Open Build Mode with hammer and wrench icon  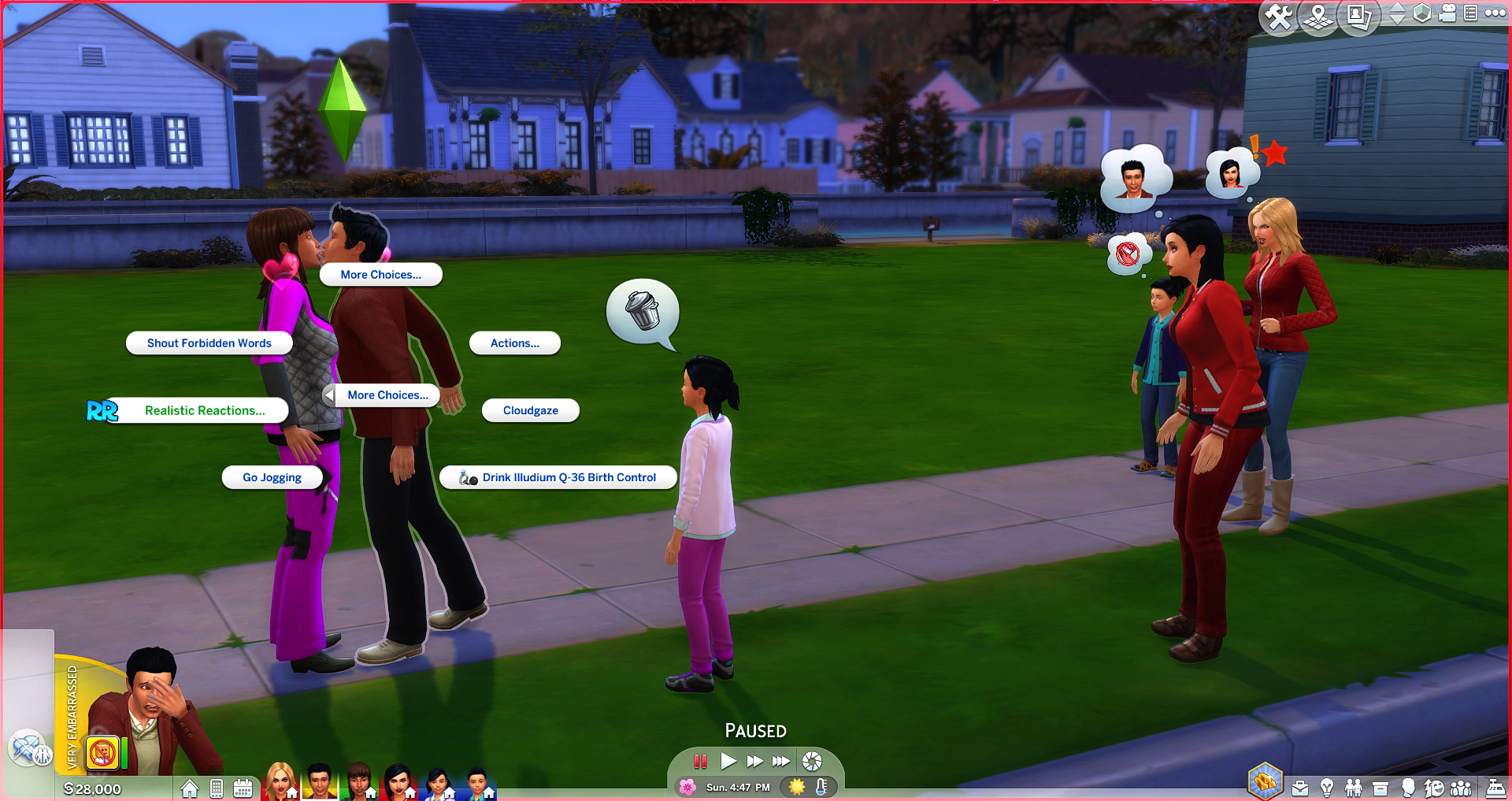pyautogui.click(x=1279, y=17)
